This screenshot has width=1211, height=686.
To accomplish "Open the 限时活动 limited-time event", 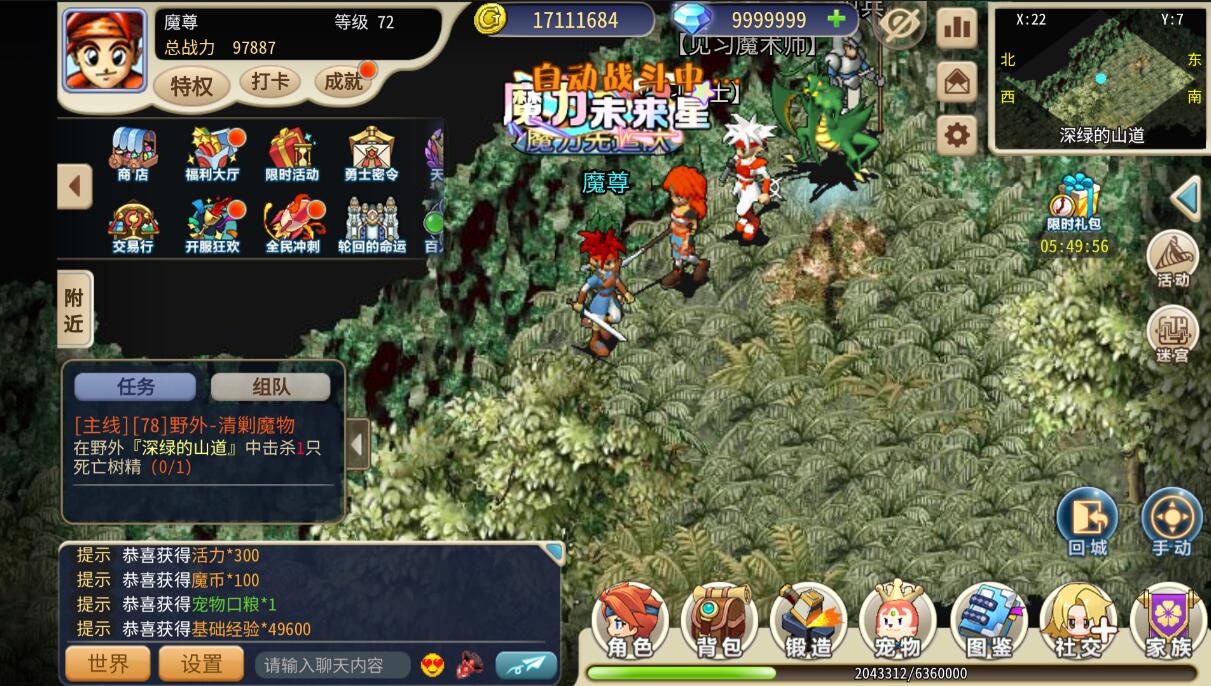I will coord(292,153).
